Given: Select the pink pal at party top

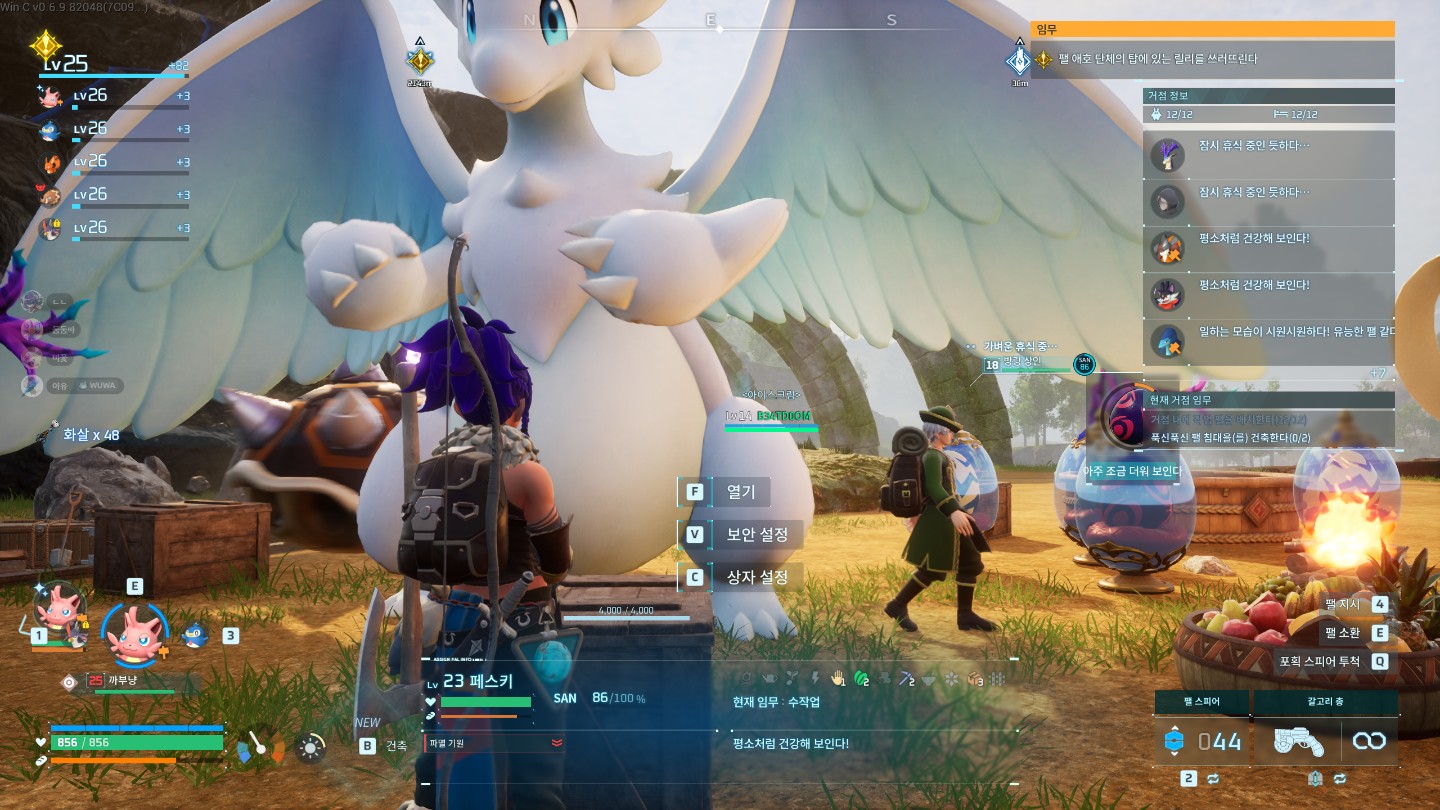Looking at the screenshot, I should [50, 96].
